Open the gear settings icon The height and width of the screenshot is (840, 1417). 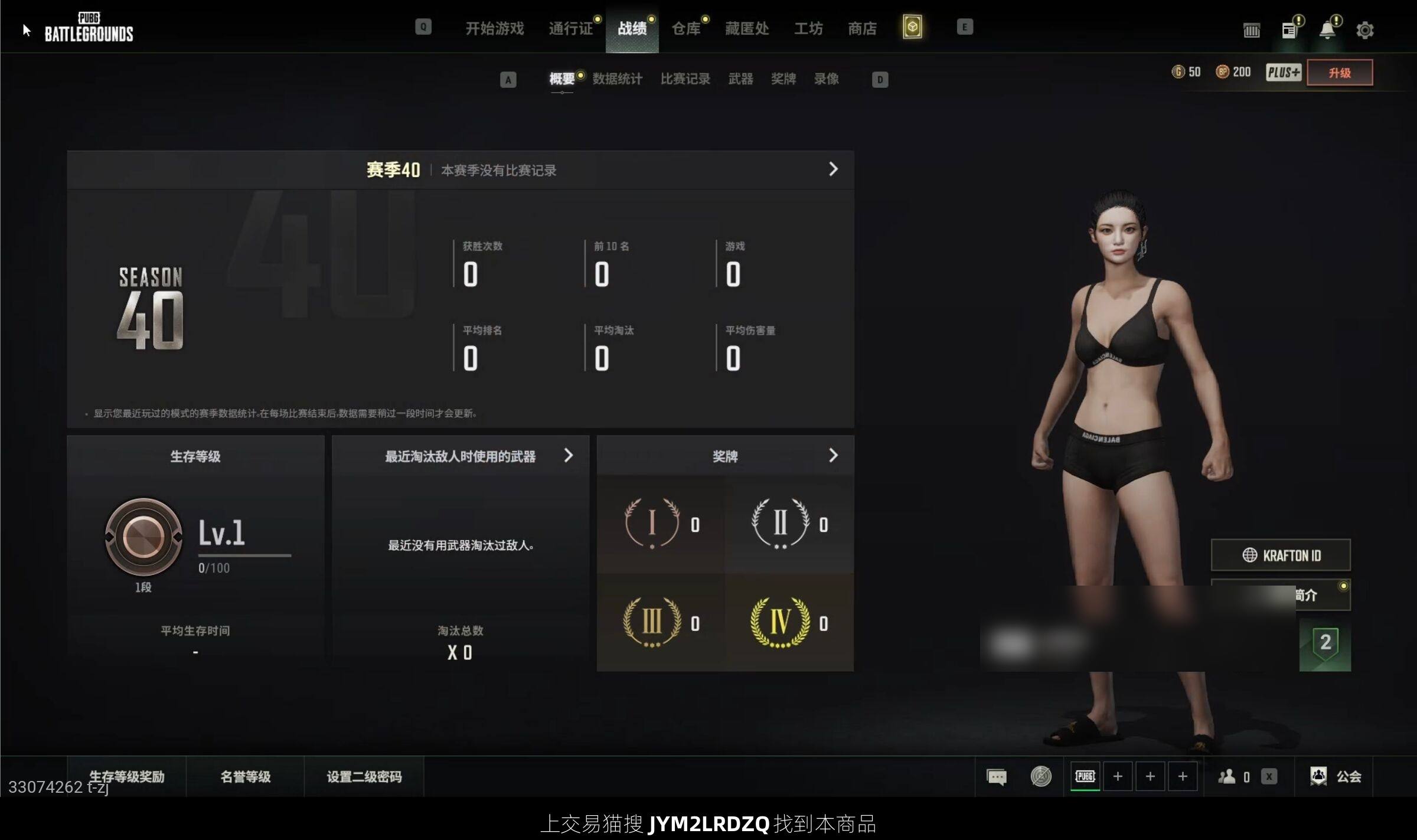pyautogui.click(x=1364, y=30)
